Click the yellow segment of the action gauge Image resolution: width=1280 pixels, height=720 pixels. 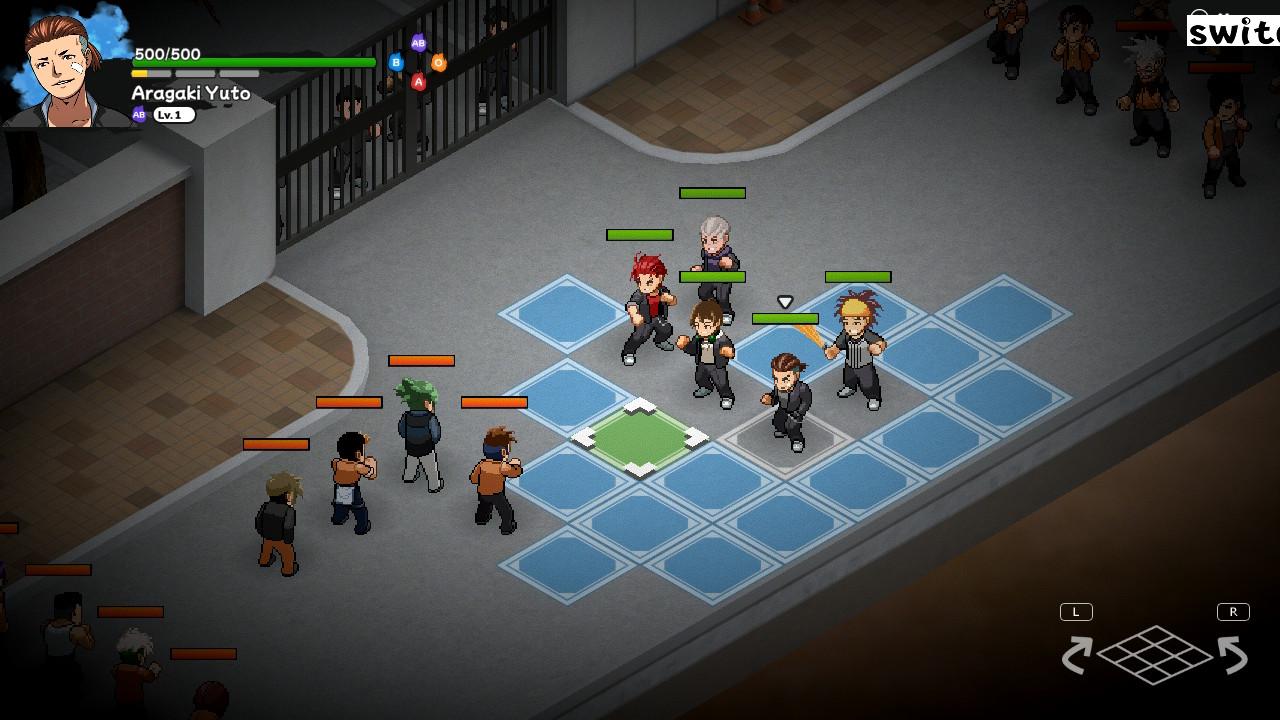click(138, 72)
